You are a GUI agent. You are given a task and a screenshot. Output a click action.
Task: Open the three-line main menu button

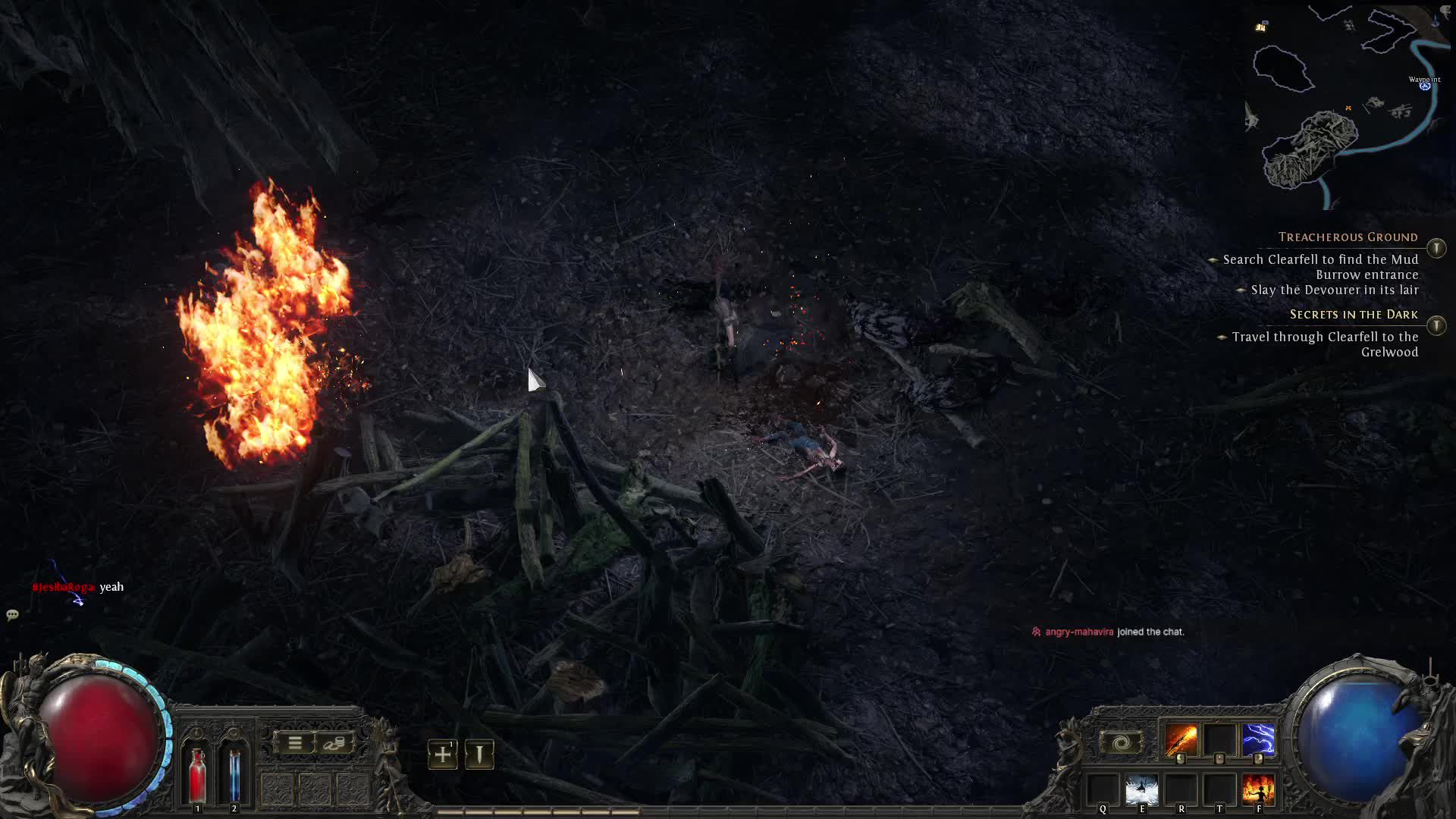tap(295, 743)
